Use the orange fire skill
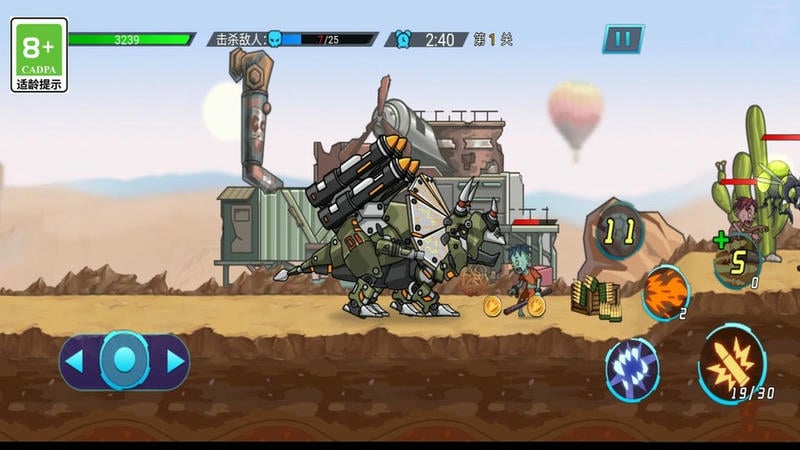 (x=664, y=293)
